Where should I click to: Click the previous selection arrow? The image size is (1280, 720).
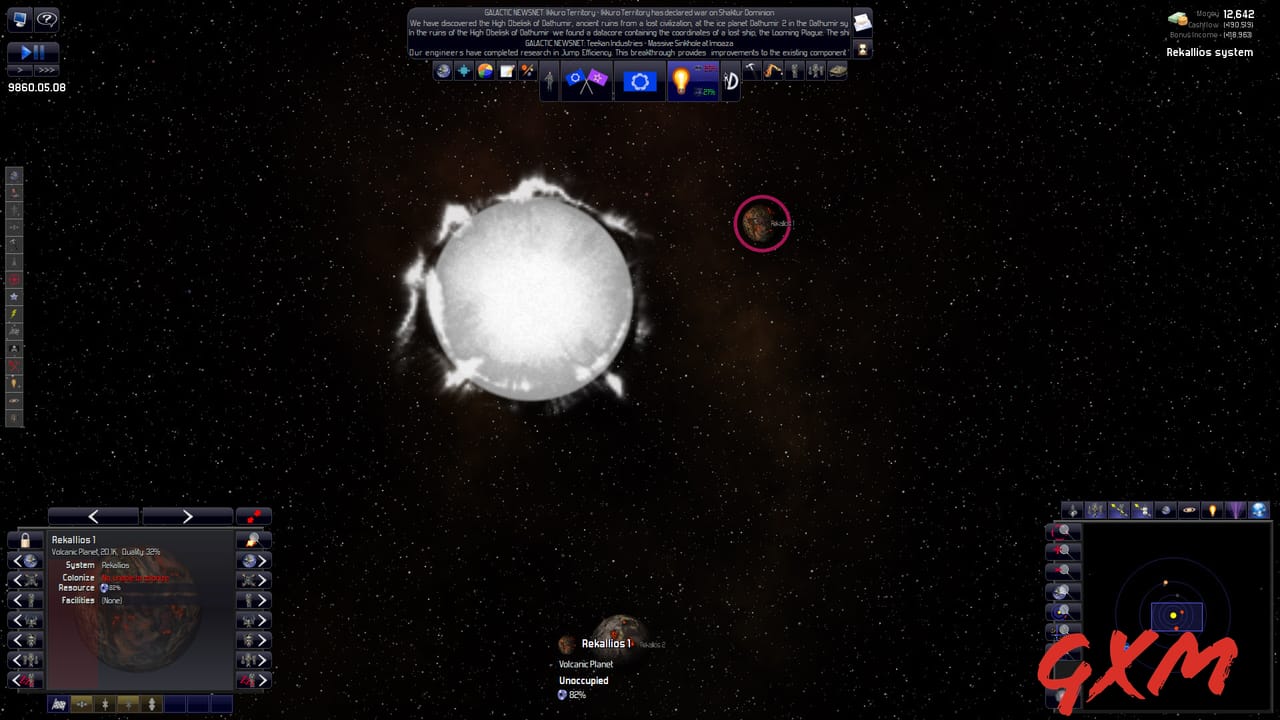point(93,515)
